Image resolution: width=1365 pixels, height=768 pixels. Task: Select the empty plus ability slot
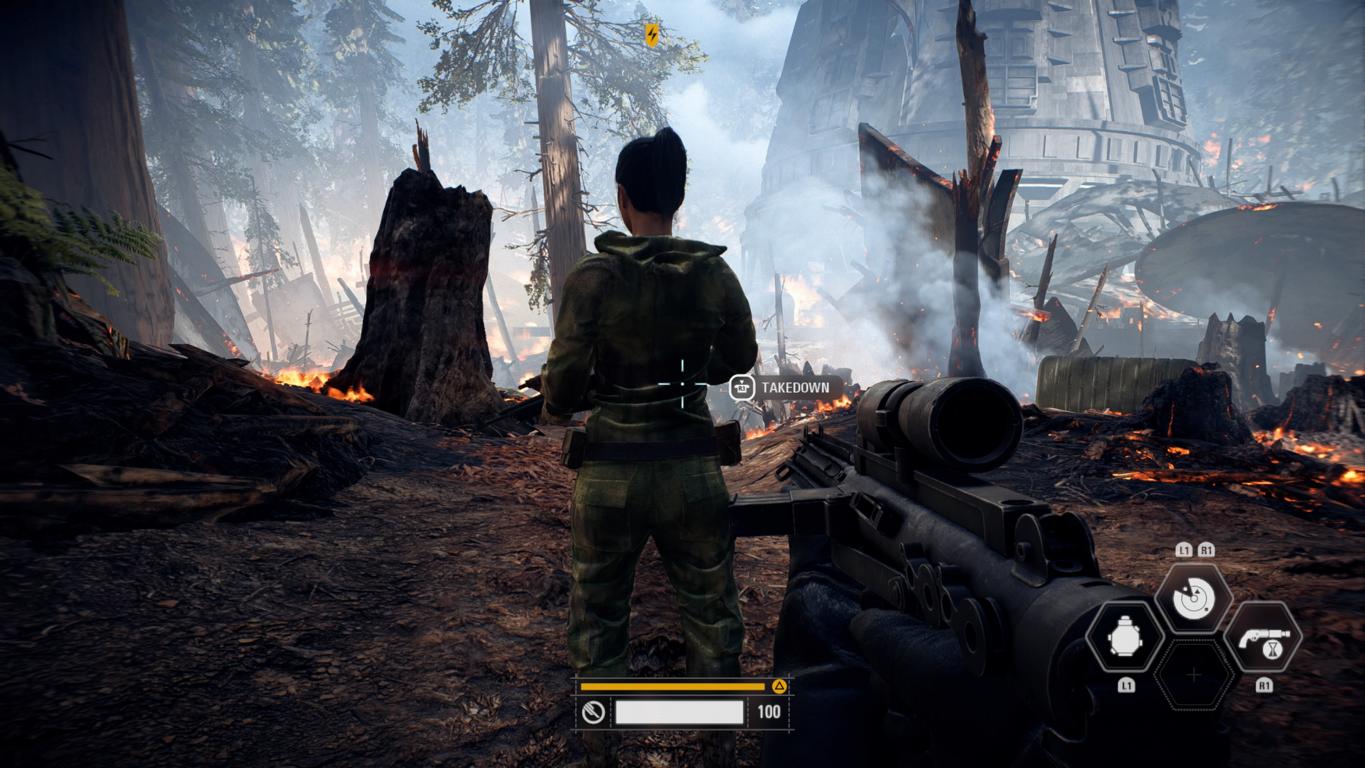click(x=1194, y=675)
